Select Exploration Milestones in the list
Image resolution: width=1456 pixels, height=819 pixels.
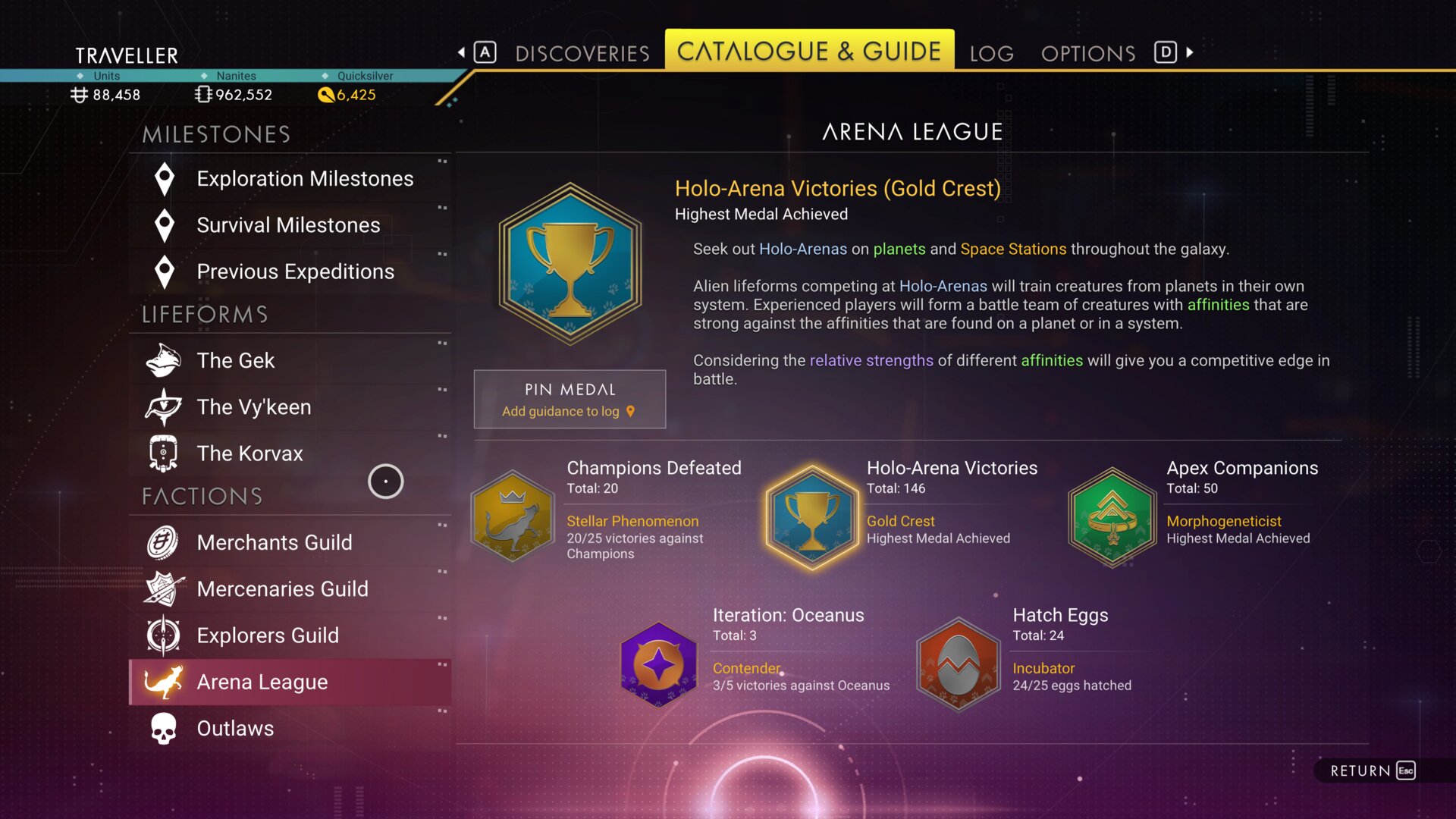[304, 179]
